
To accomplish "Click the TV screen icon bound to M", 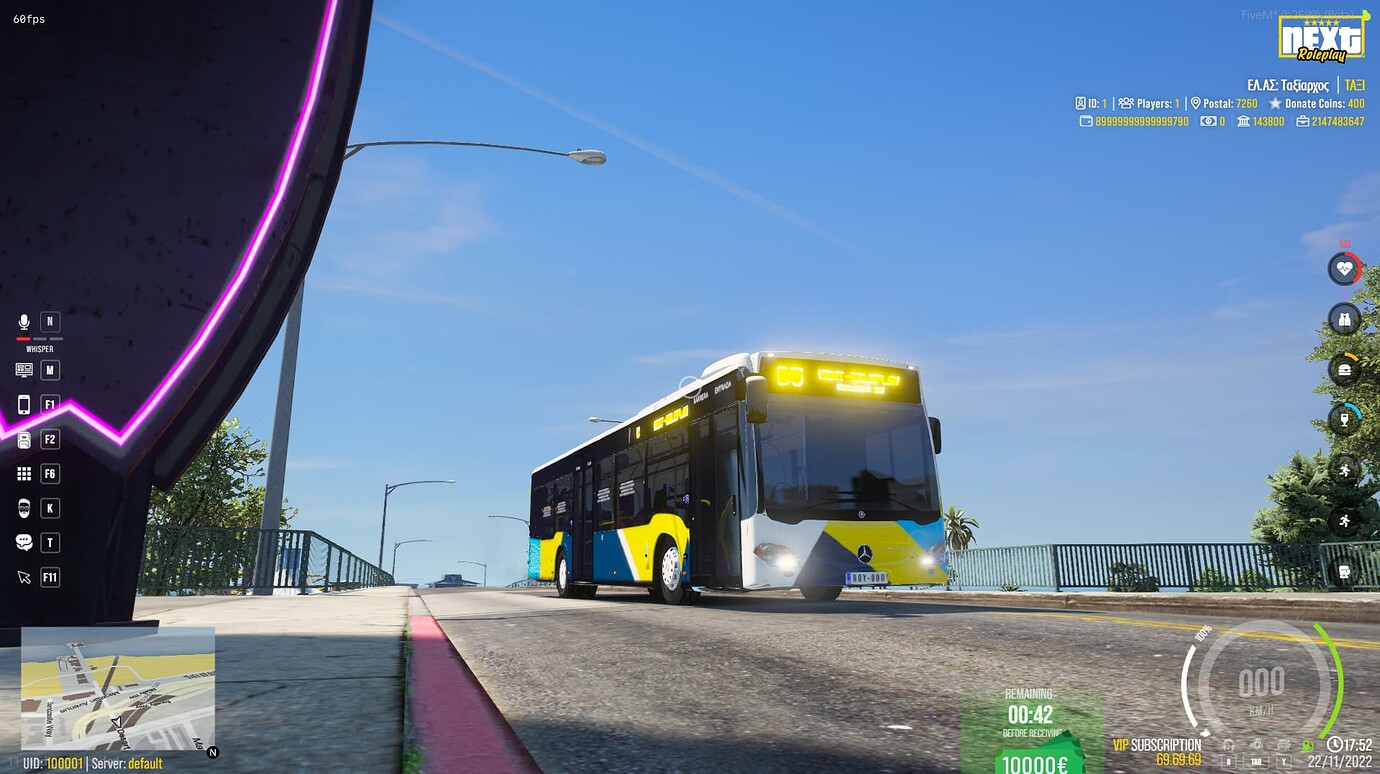I will (22, 370).
